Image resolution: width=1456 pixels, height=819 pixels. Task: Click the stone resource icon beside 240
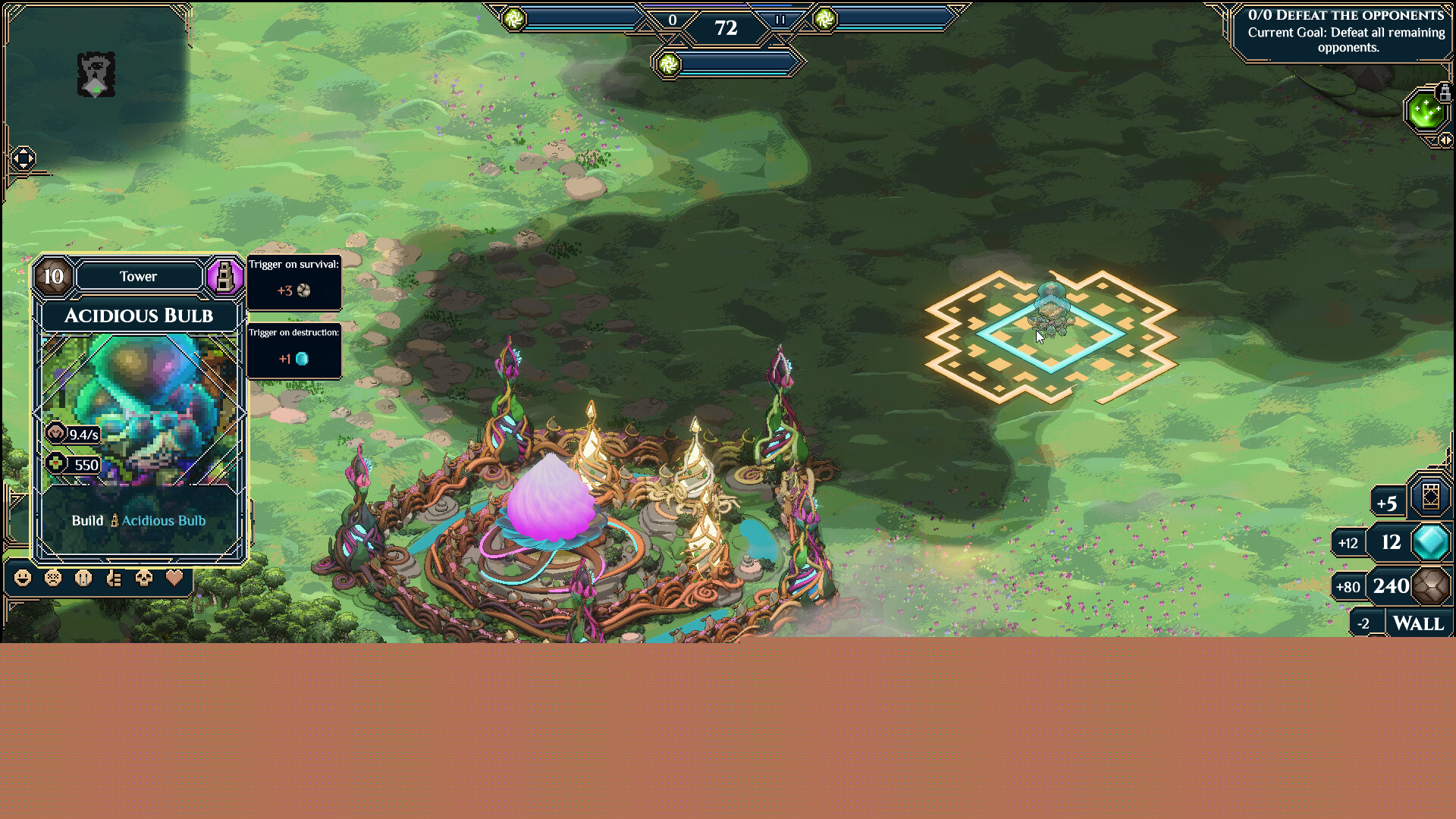tap(1430, 586)
